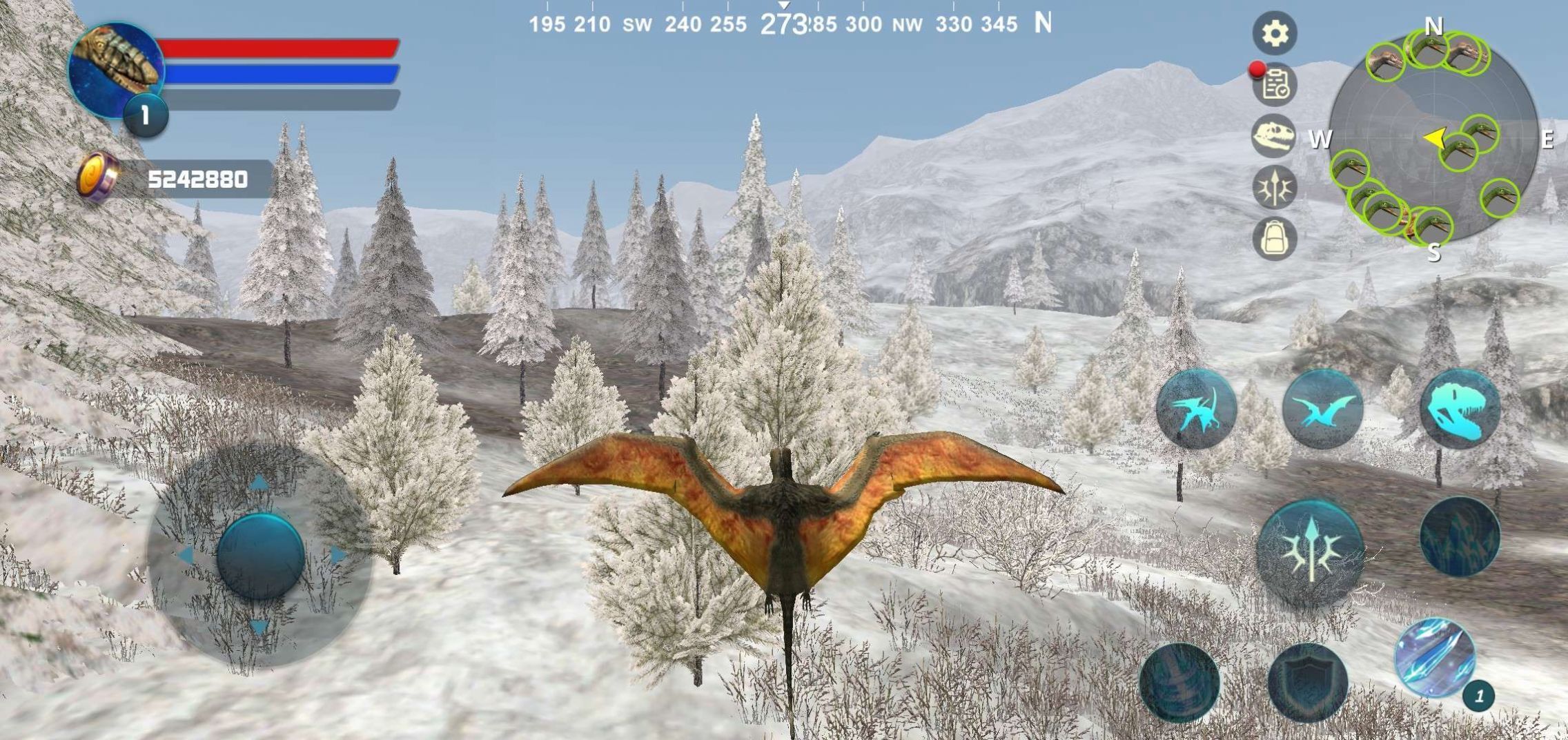Tap the N marker on the minimap
The height and width of the screenshot is (740, 1568).
[1434, 26]
